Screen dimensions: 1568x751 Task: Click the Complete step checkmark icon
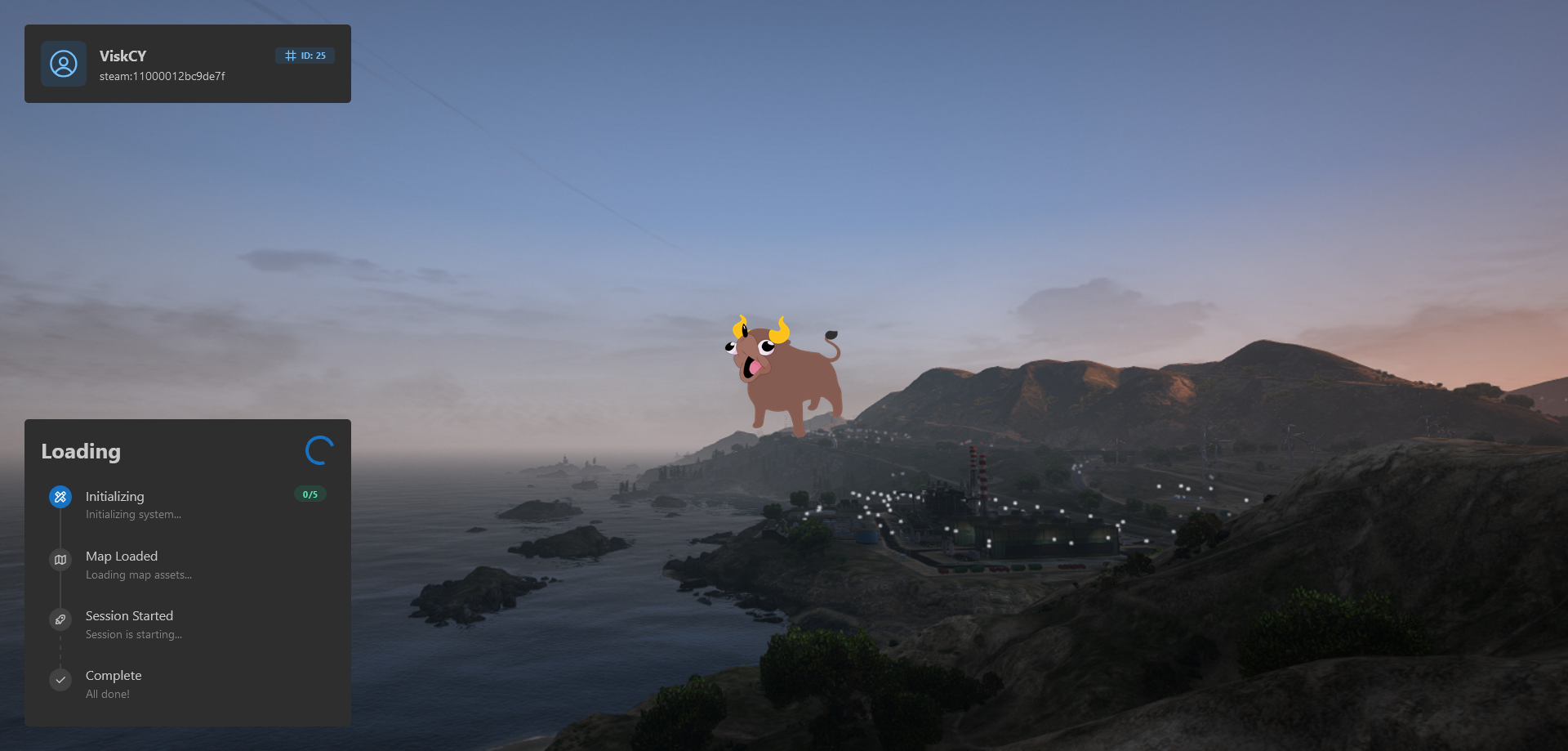60,680
